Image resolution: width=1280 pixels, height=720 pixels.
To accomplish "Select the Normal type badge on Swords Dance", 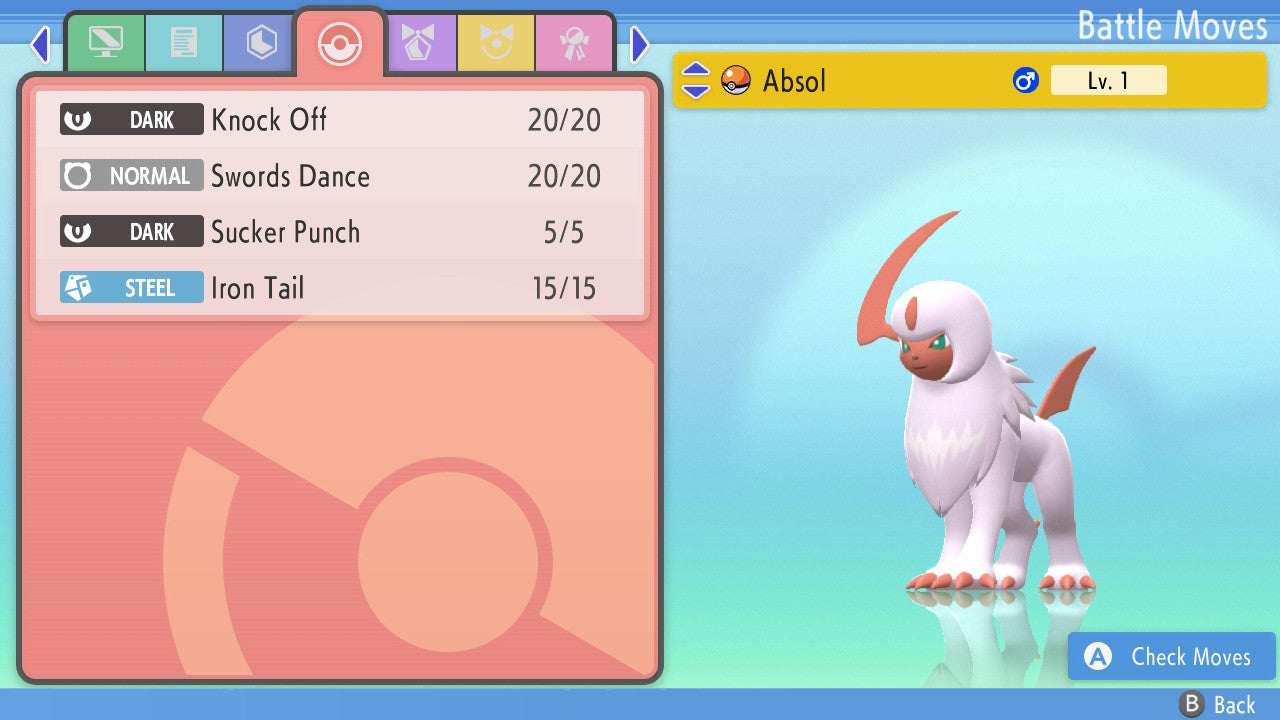I will pos(131,175).
